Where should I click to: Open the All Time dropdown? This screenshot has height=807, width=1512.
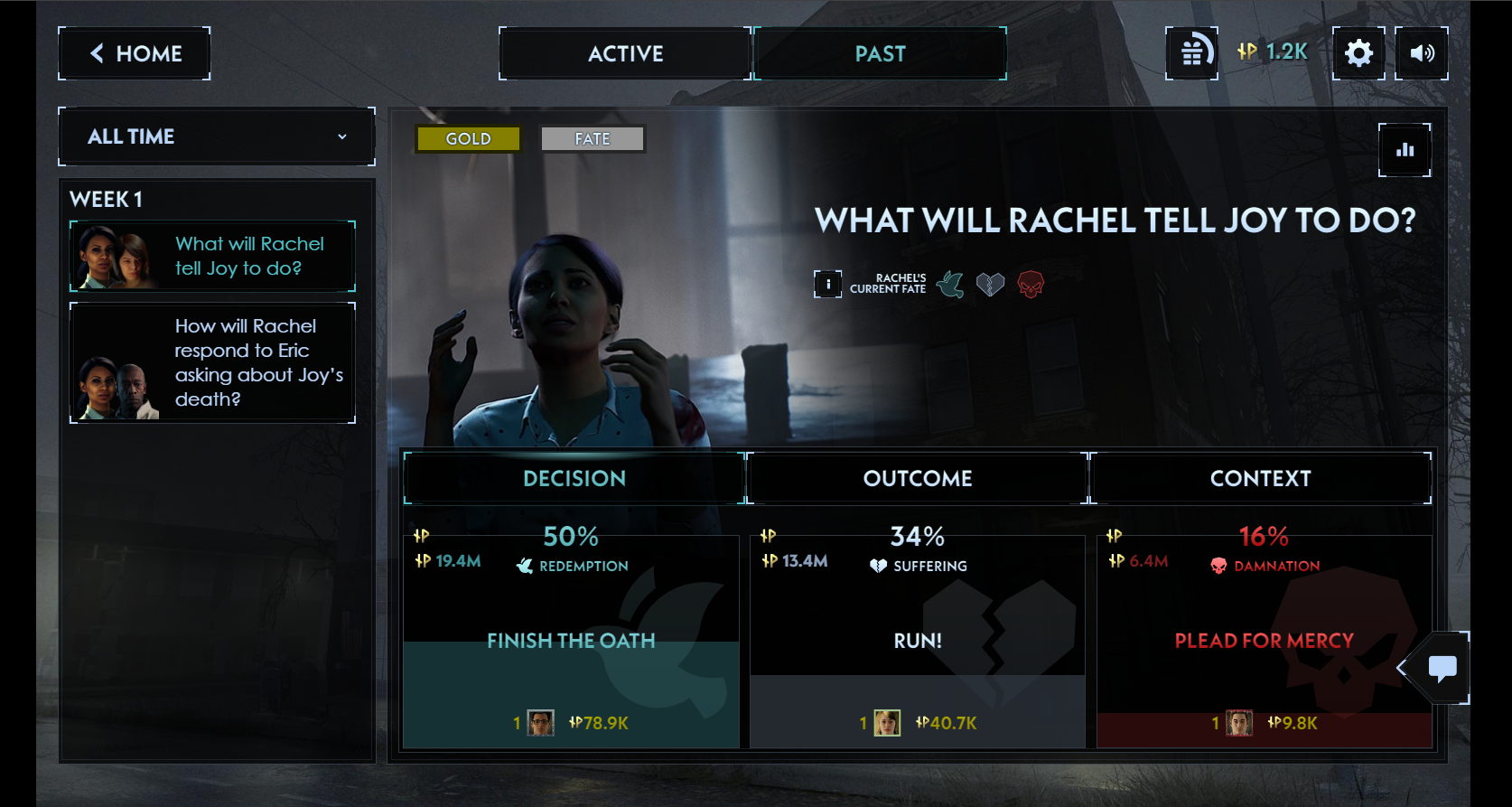pos(217,136)
